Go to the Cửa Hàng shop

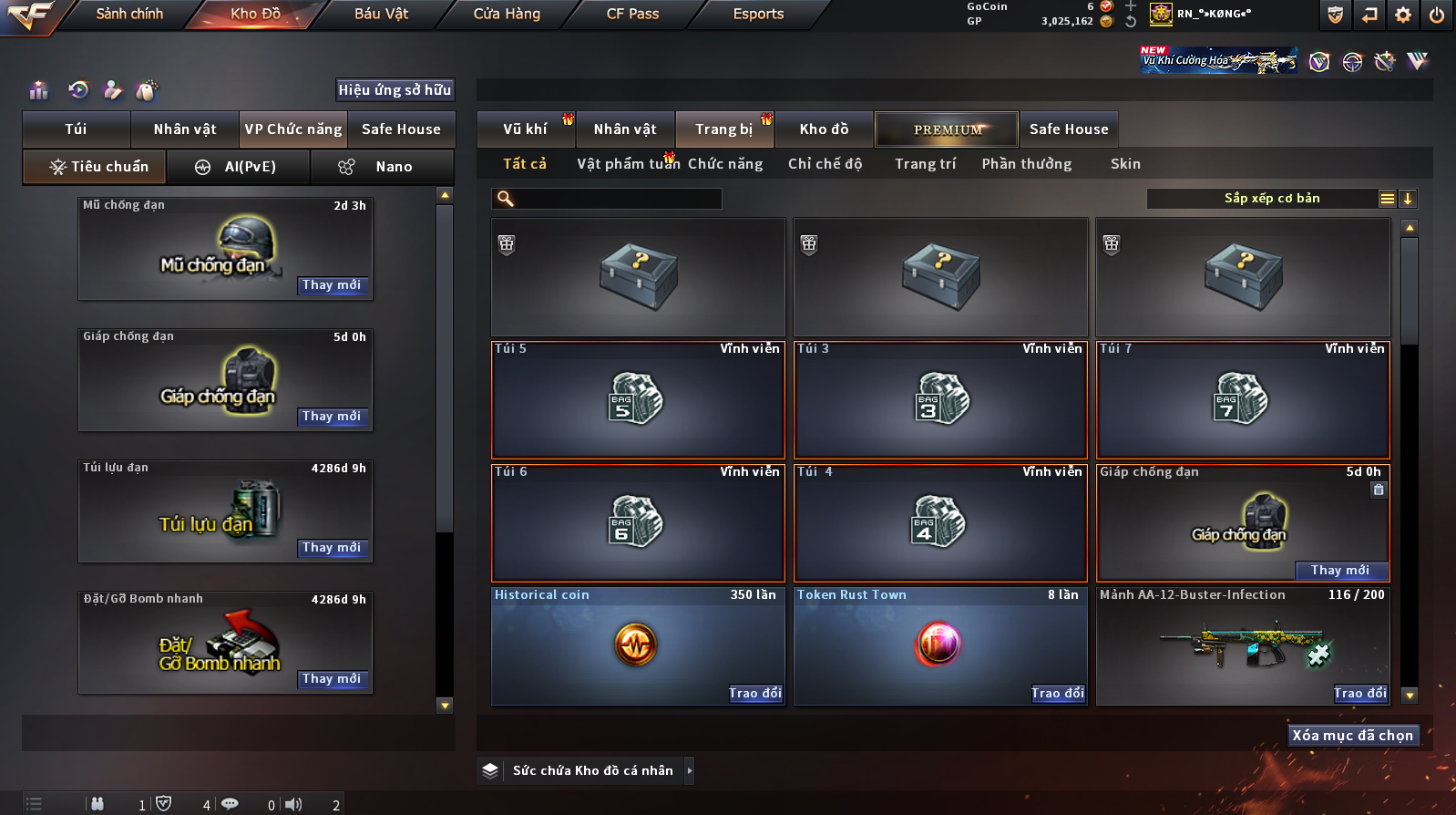coord(507,14)
